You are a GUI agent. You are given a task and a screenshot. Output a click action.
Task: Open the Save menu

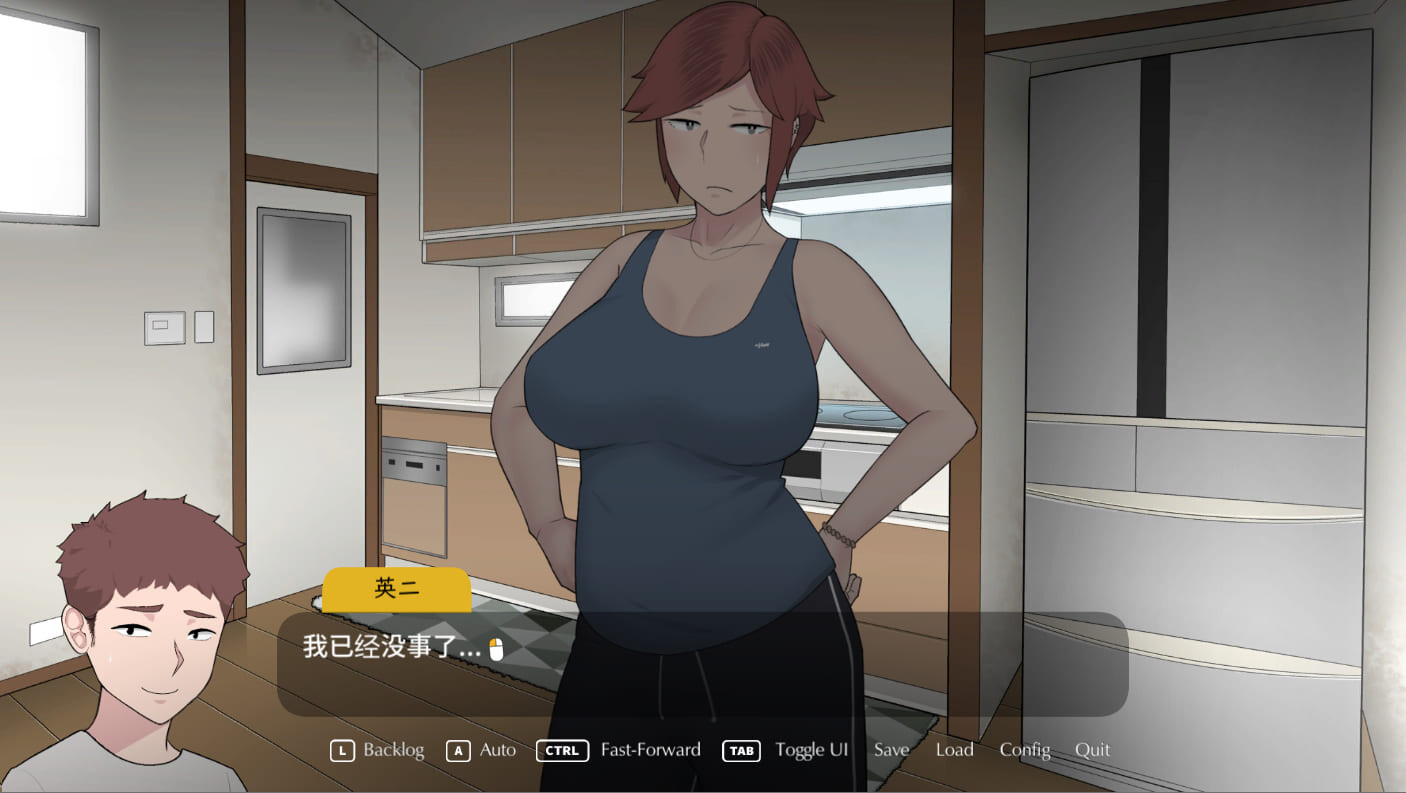(x=891, y=750)
